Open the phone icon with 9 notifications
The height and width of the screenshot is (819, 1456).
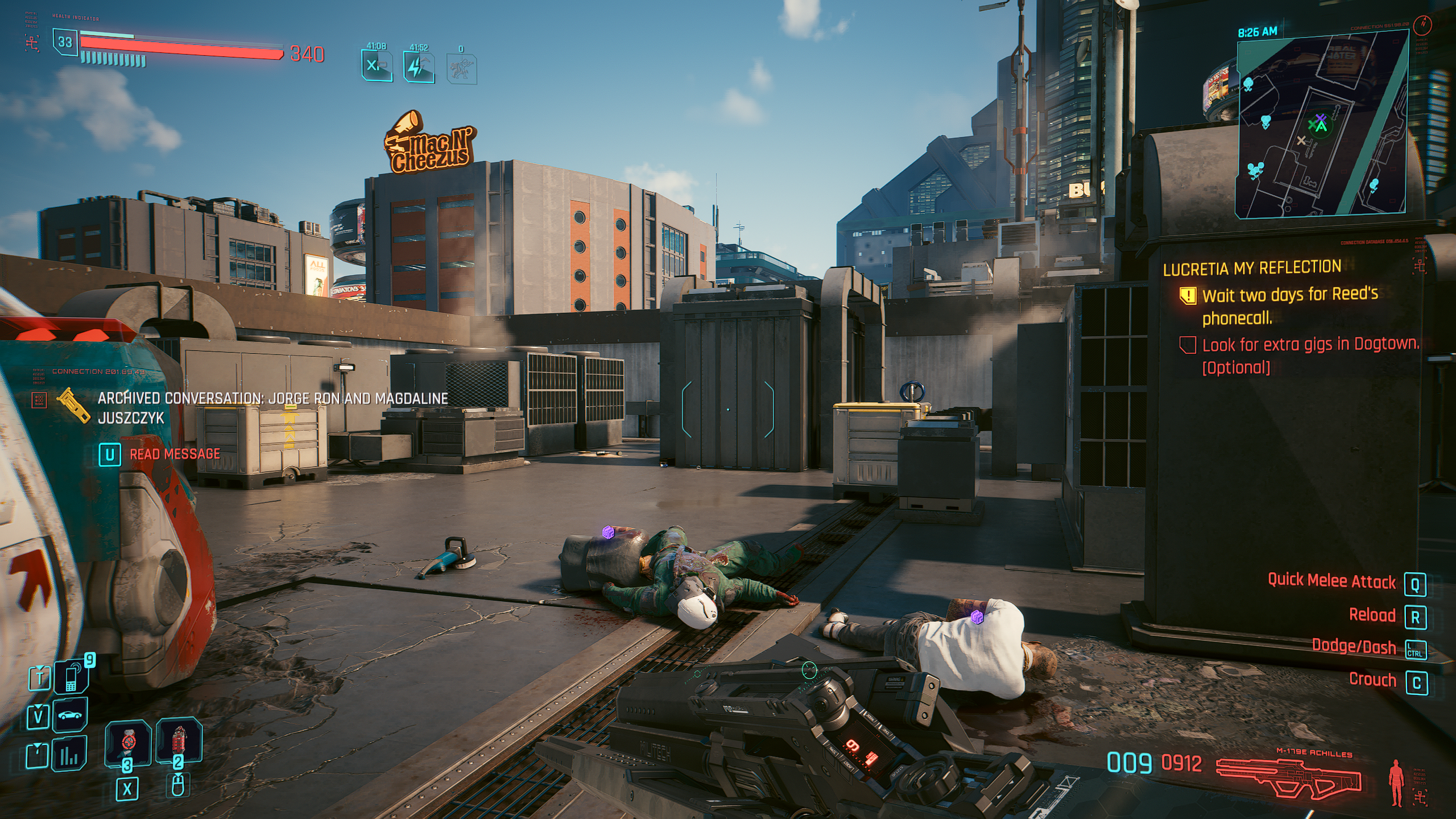pyautogui.click(x=71, y=678)
